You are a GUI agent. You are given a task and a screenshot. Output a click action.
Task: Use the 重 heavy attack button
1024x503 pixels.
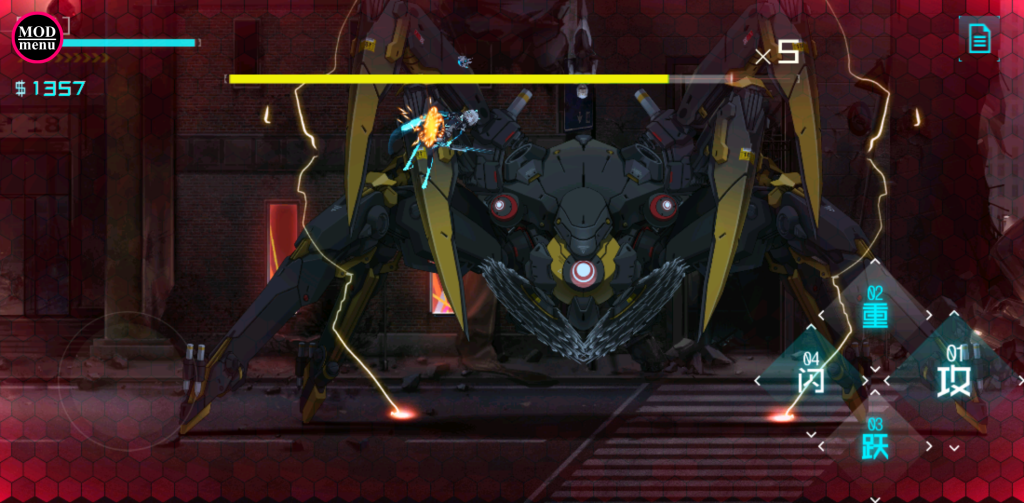point(875,314)
